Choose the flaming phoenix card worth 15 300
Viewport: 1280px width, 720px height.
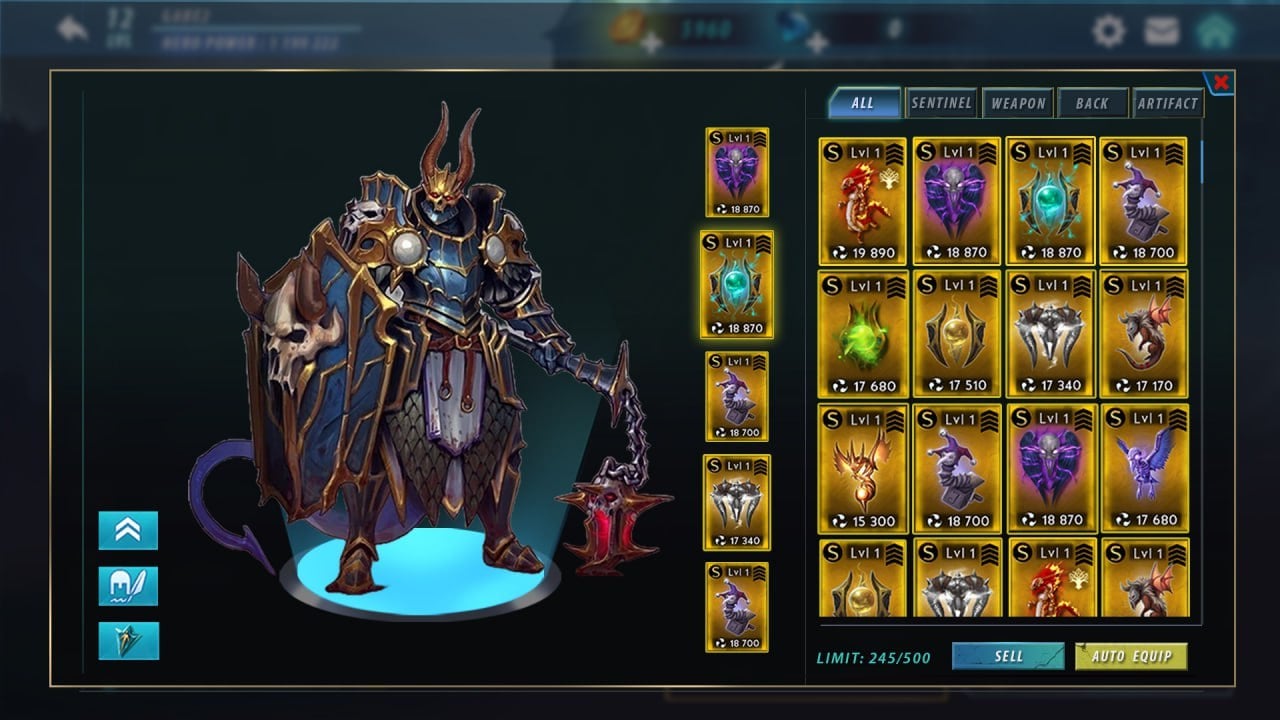[862, 468]
